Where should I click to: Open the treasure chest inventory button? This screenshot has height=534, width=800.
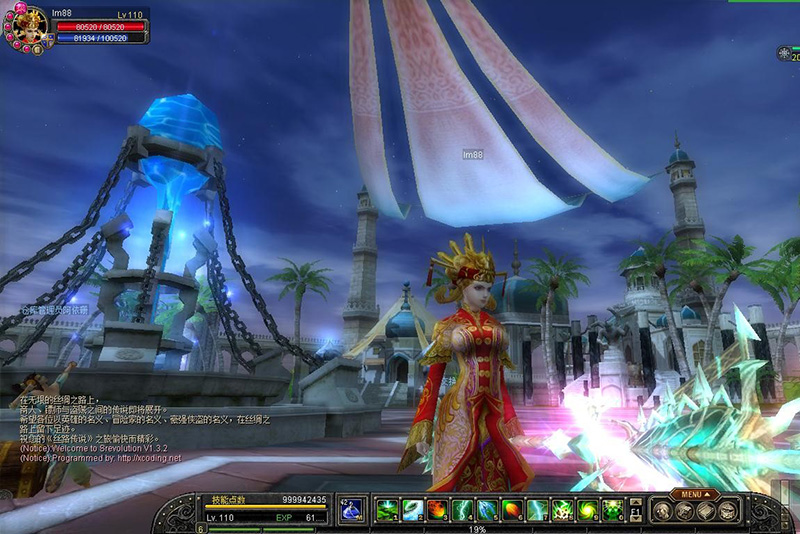pyautogui.click(x=728, y=510)
